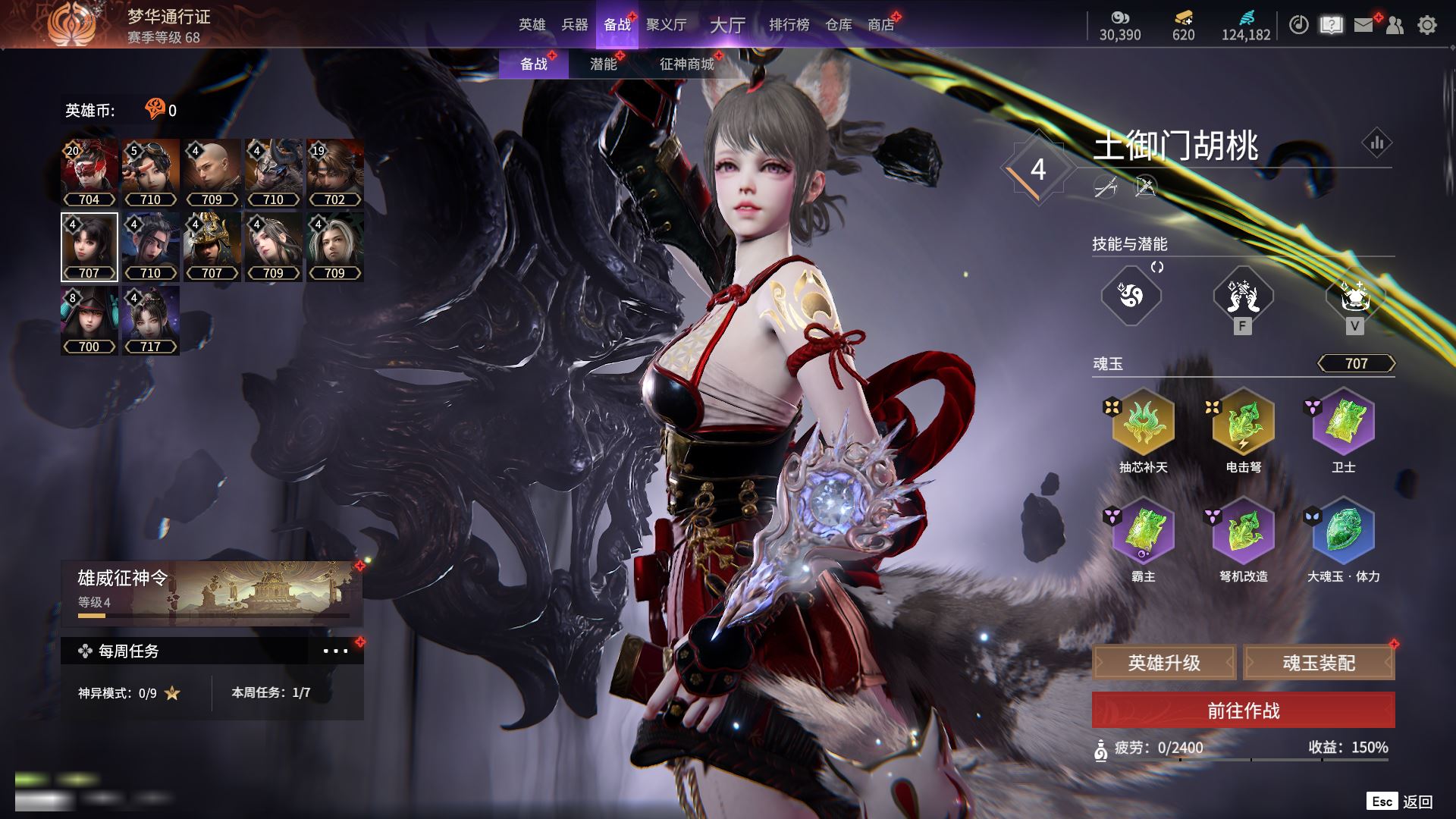Go to the 英雄 menu

click(532, 25)
